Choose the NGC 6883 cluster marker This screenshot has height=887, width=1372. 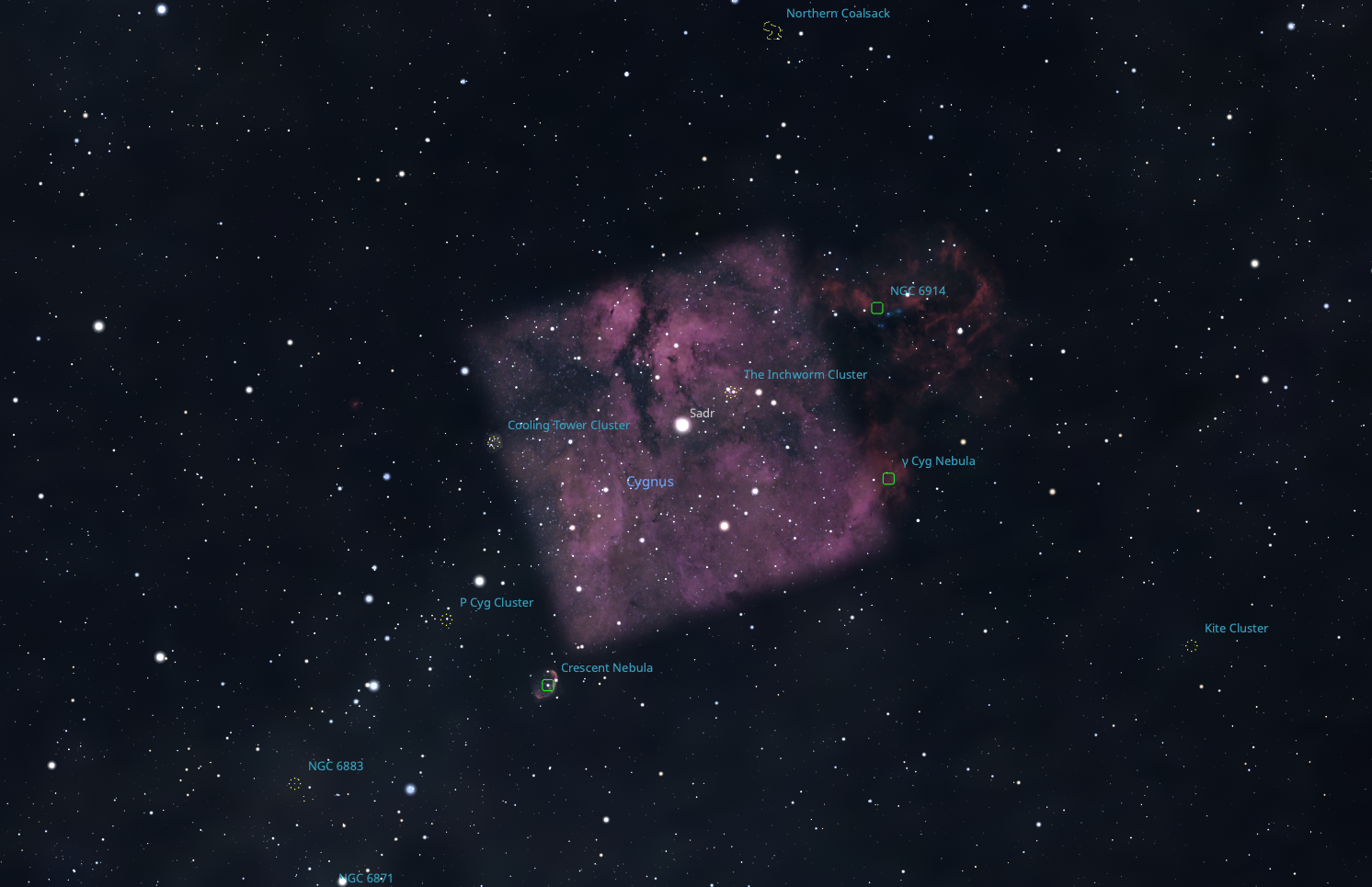click(x=294, y=783)
